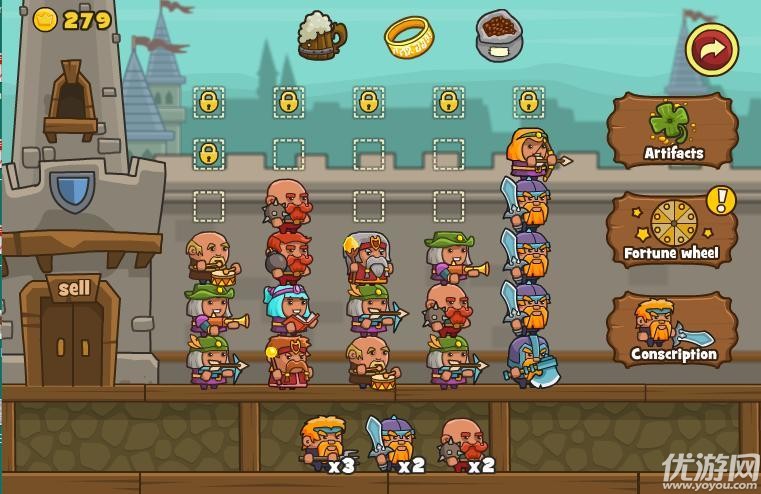Select the archer unit with the bow

coord(532,154)
